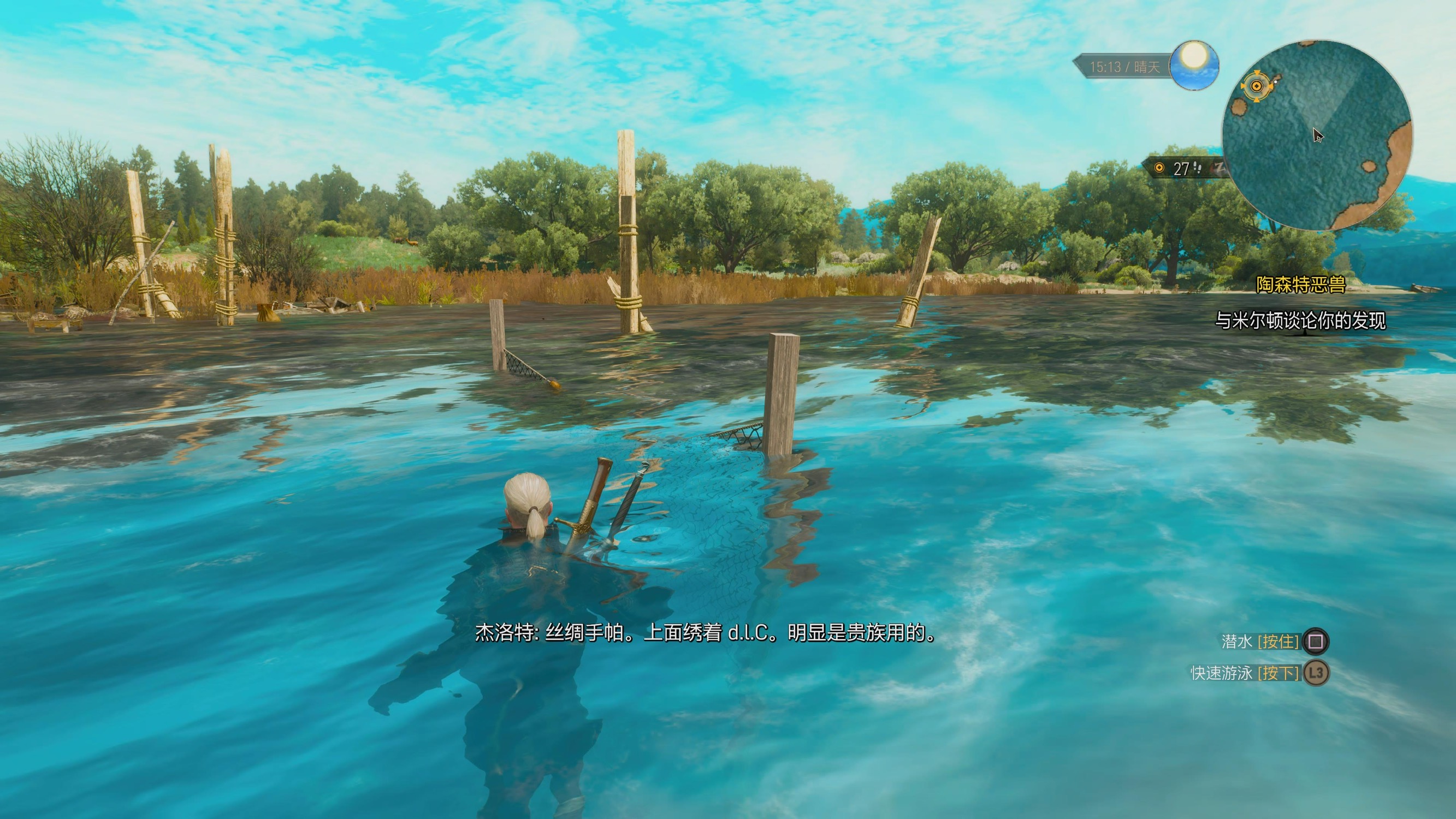Image resolution: width=1456 pixels, height=819 pixels.
Task: Click the circular minimap
Action: click(1317, 135)
